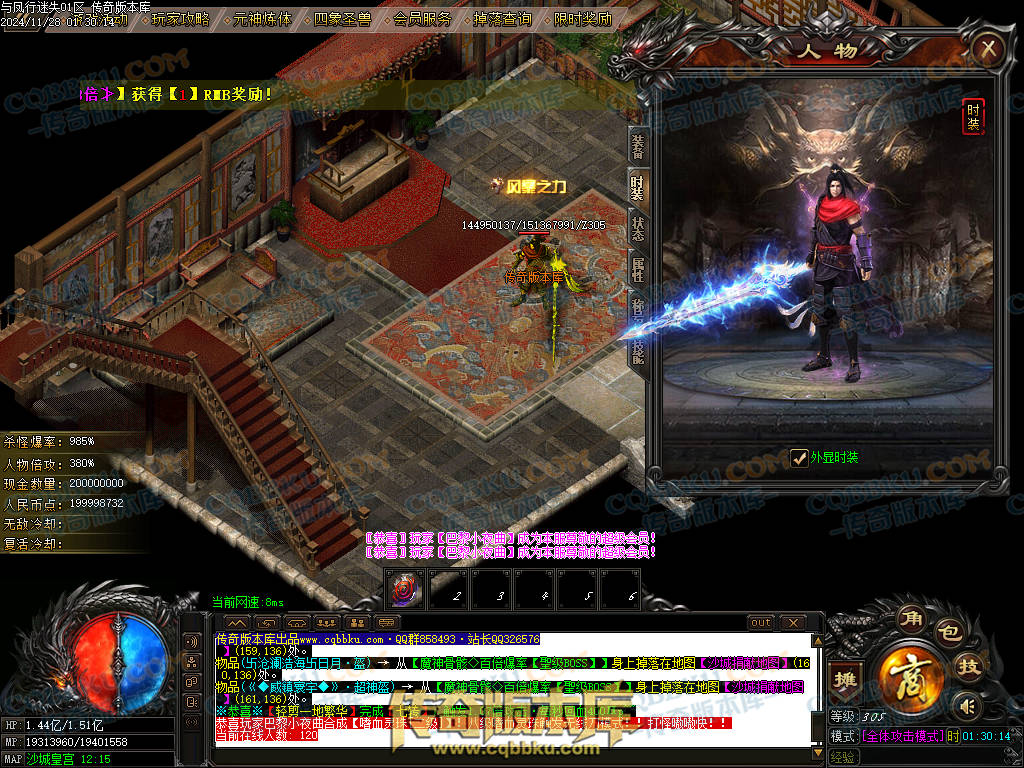The width and height of the screenshot is (1024, 768).
Task: Toggle the sound speaker button
Action: click(965, 706)
